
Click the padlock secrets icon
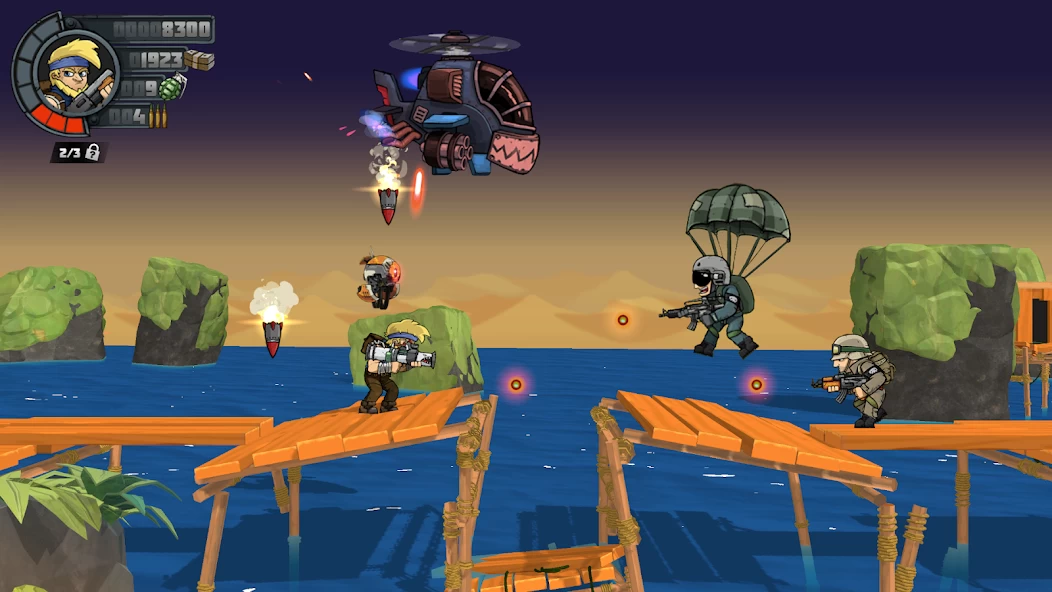(x=93, y=152)
